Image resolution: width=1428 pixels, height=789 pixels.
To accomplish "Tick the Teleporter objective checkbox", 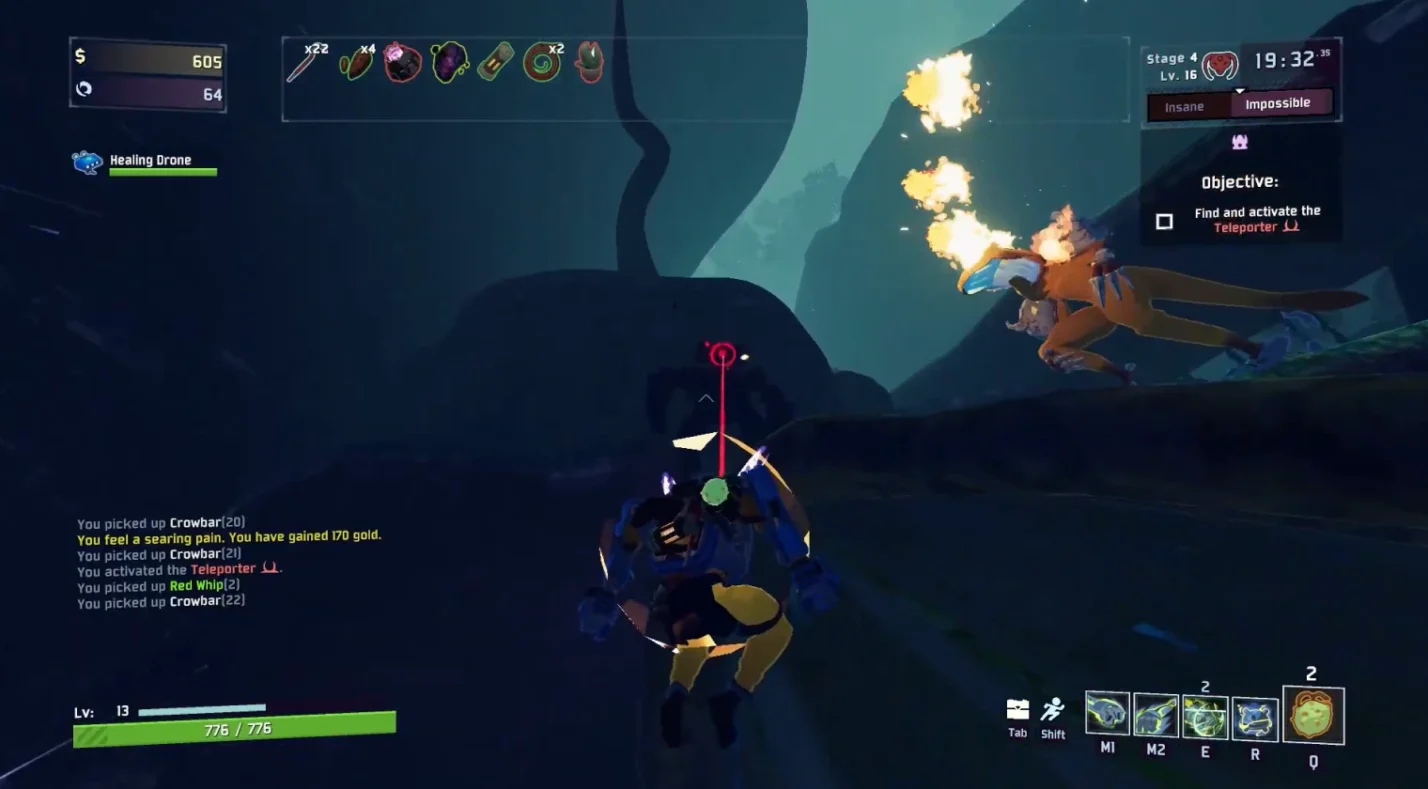I will pos(1164,221).
